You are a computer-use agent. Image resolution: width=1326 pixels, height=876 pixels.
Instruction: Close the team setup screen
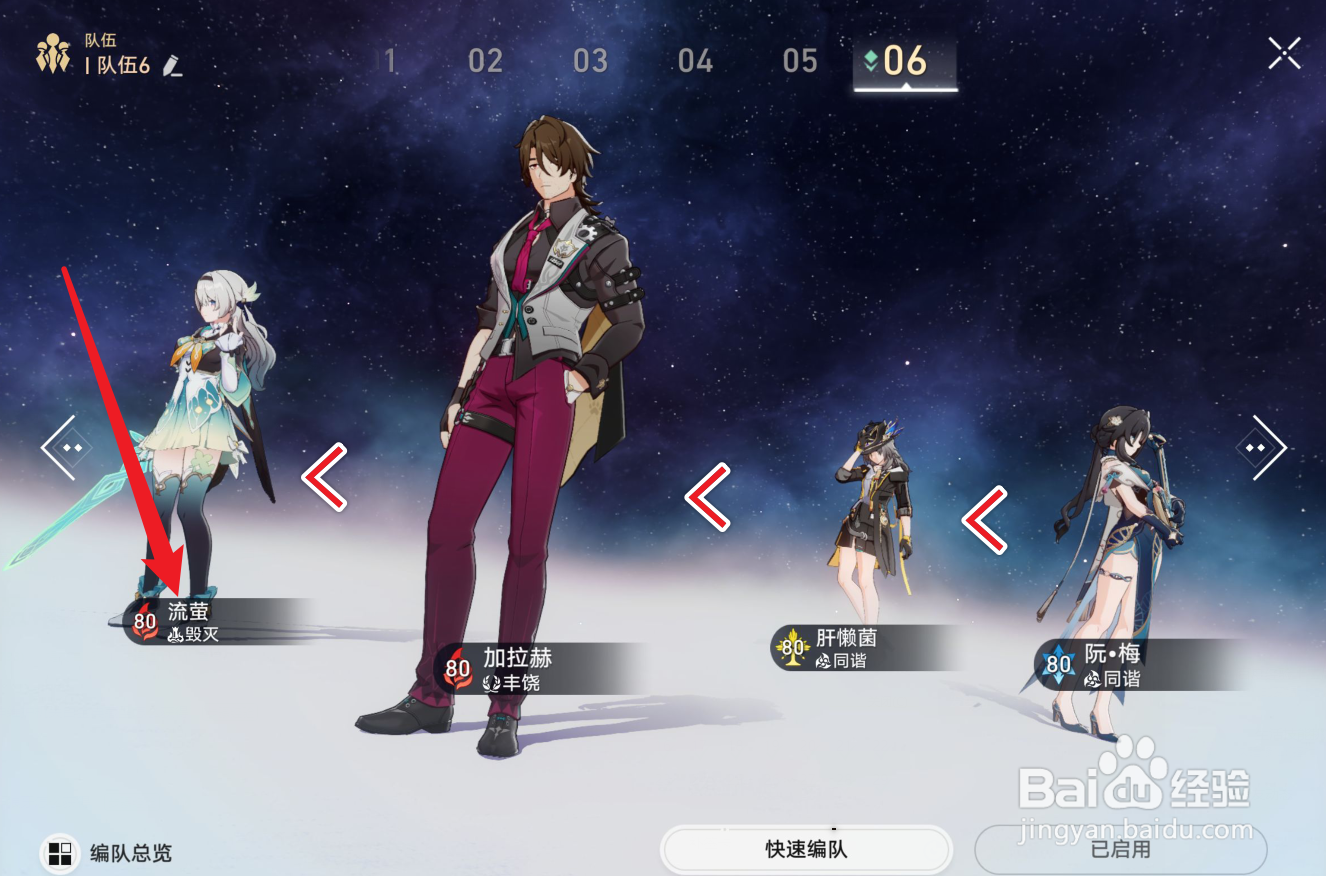[x=1284, y=53]
